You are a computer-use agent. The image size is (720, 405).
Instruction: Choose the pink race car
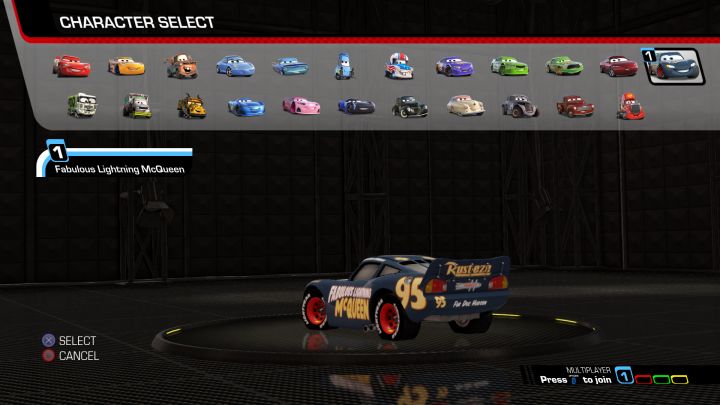click(301, 105)
